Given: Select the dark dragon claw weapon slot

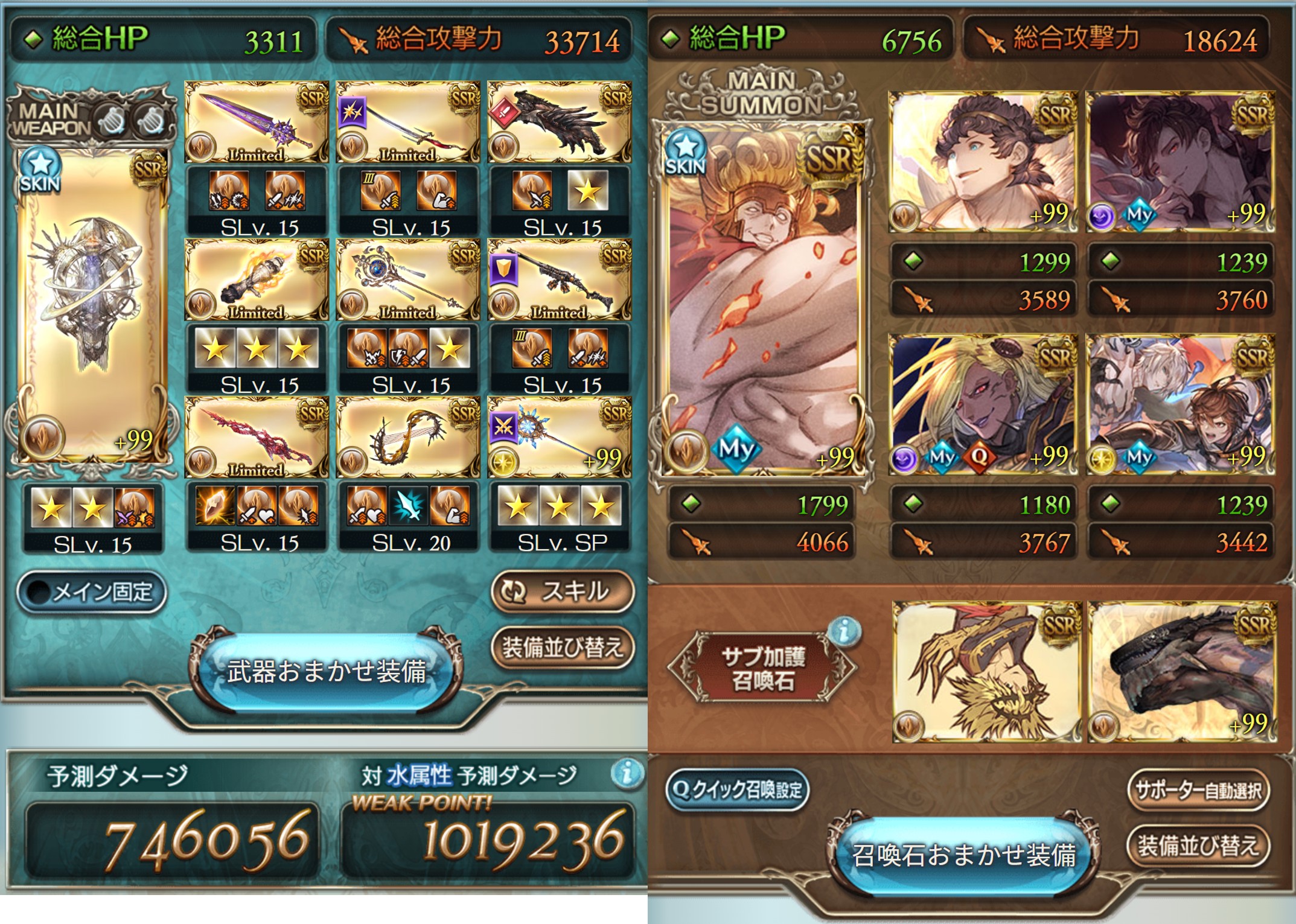Looking at the screenshot, I should pos(559,123).
